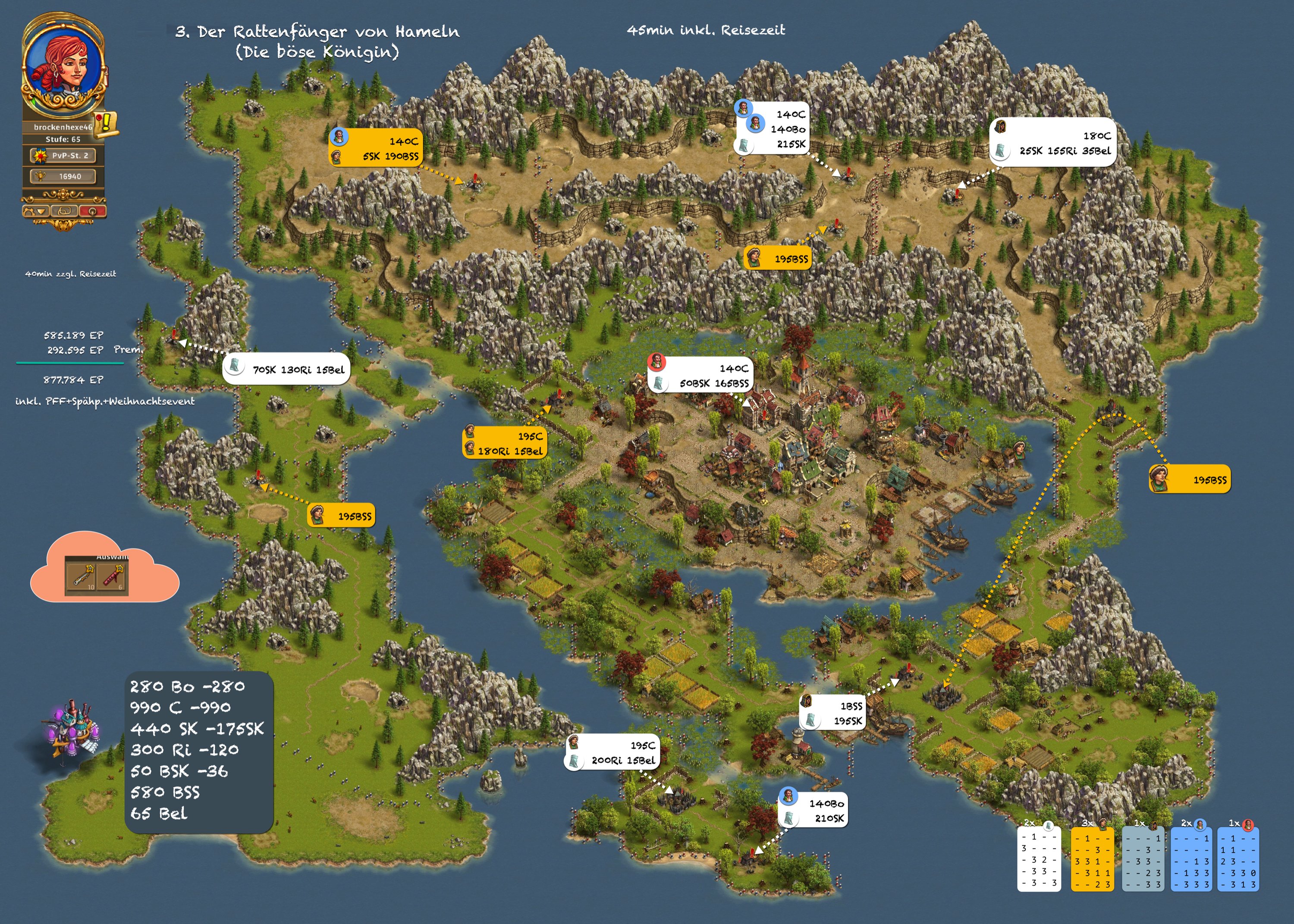Open the gear settings dropdown
The height and width of the screenshot is (924, 1294).
pyautogui.click(x=35, y=211)
